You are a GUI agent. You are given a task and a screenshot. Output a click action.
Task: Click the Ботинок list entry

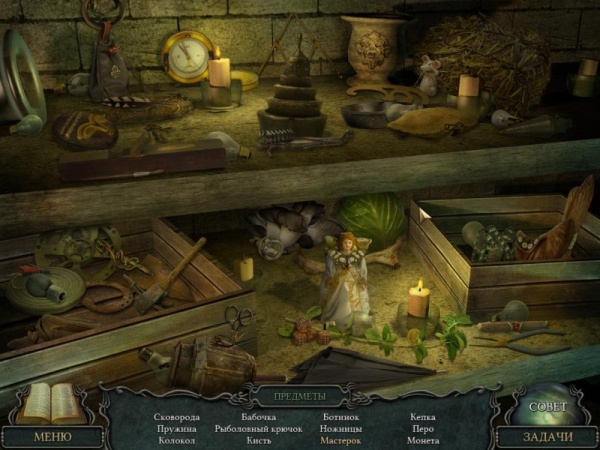coord(340,416)
